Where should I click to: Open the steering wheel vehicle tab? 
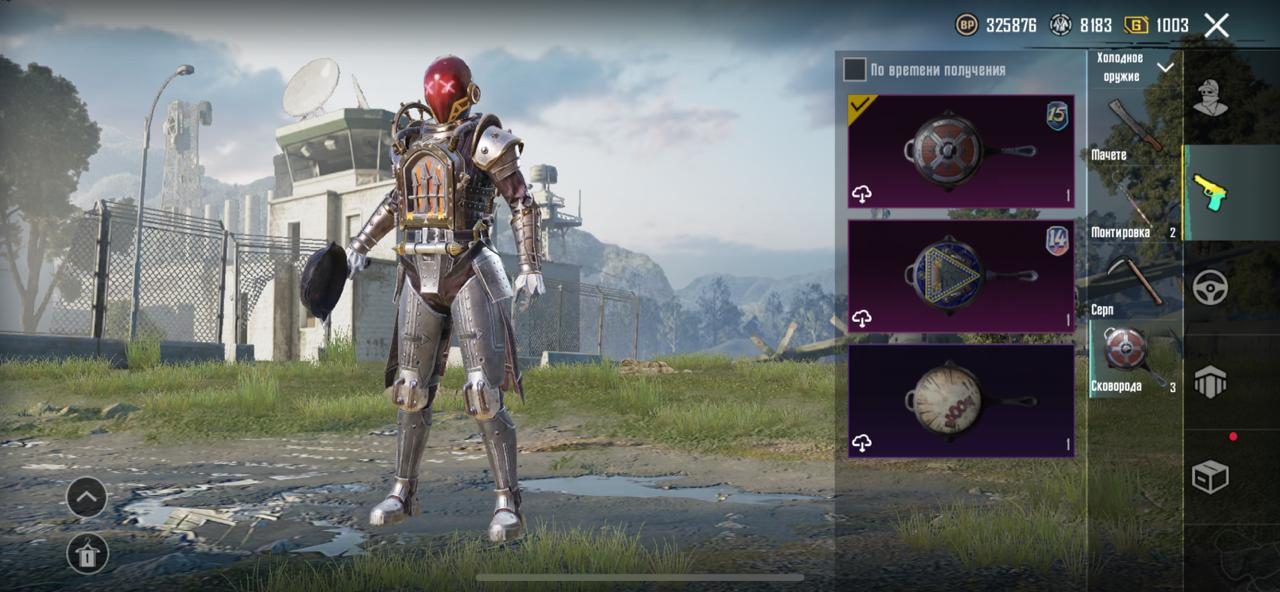click(1210, 287)
